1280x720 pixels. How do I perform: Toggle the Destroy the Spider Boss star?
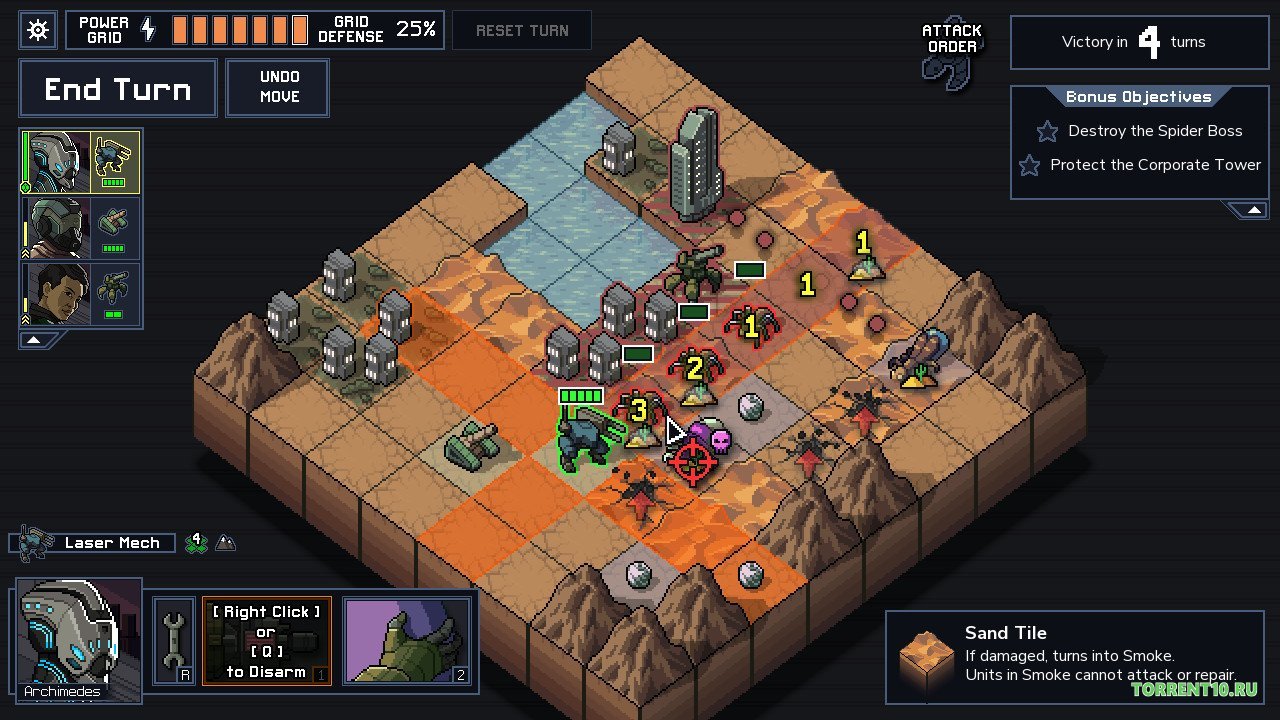coord(1046,131)
